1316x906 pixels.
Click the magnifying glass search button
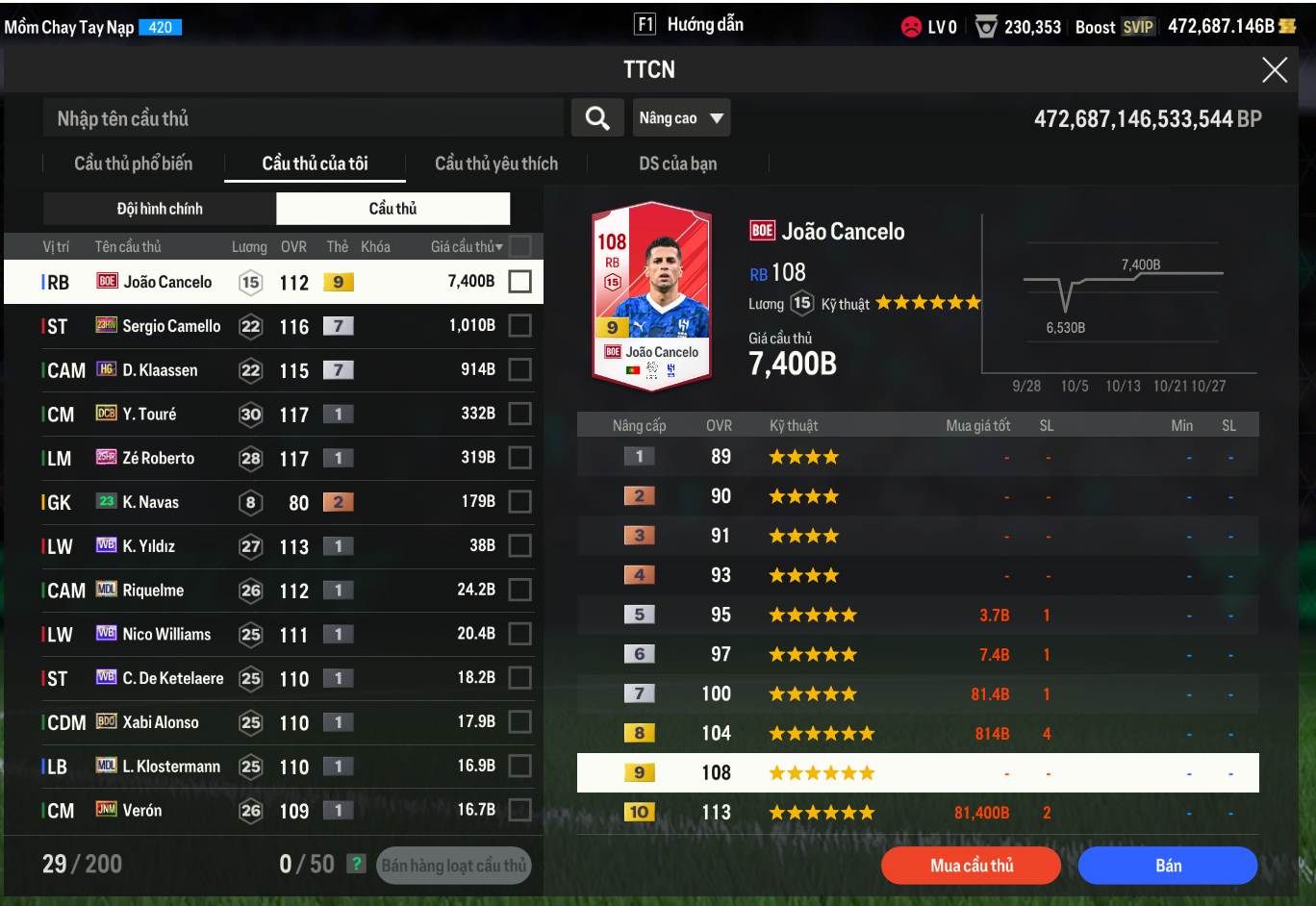point(597,118)
